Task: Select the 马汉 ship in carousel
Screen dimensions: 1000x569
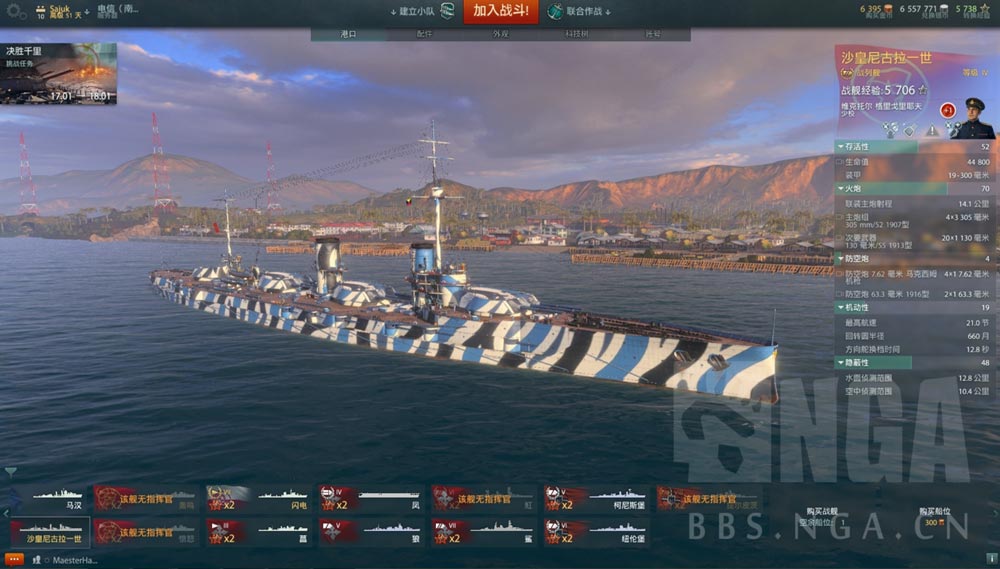Action: 49,497
